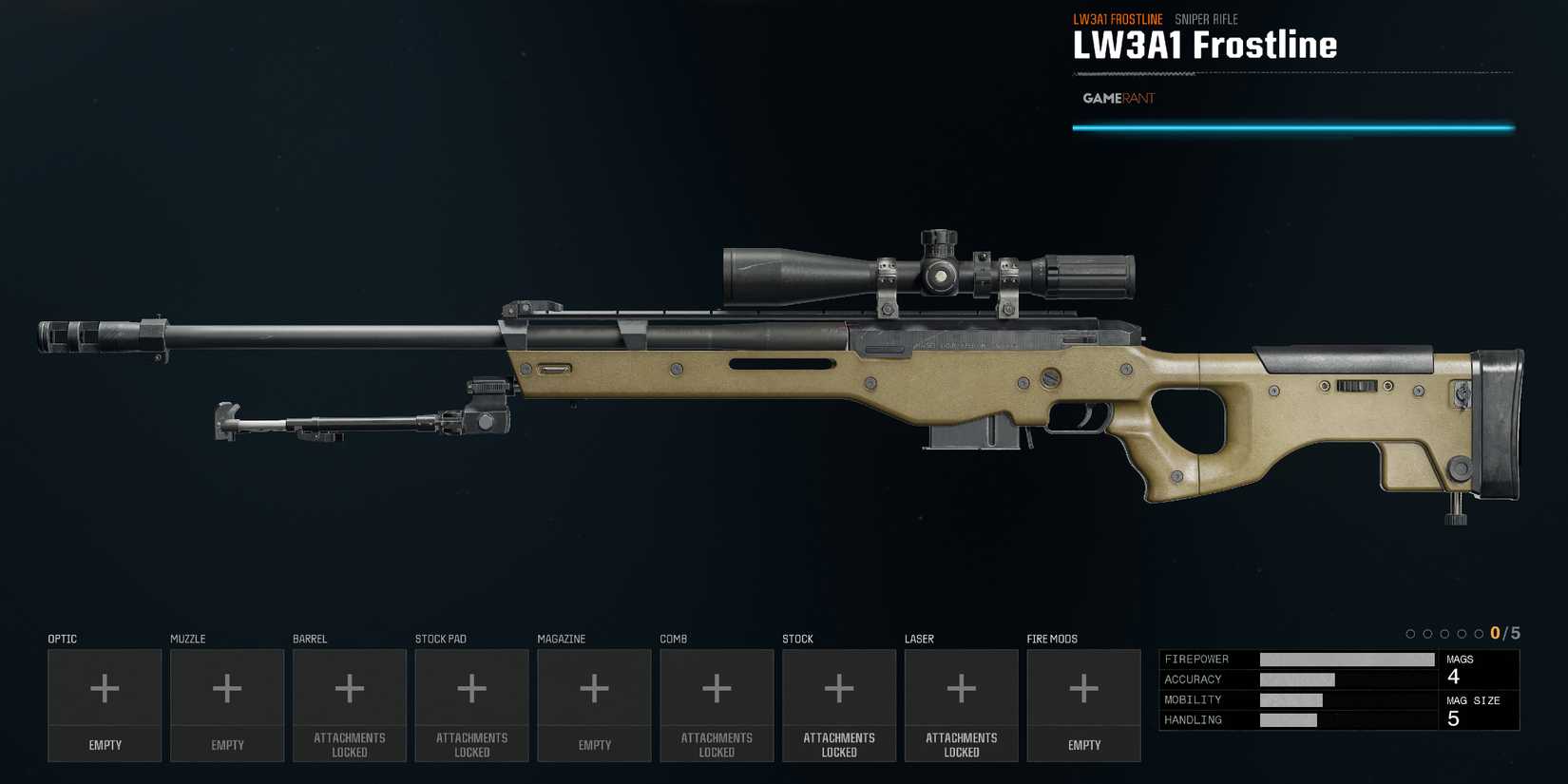
Task: Open the Muzzle attachment slot
Action: (x=226, y=703)
